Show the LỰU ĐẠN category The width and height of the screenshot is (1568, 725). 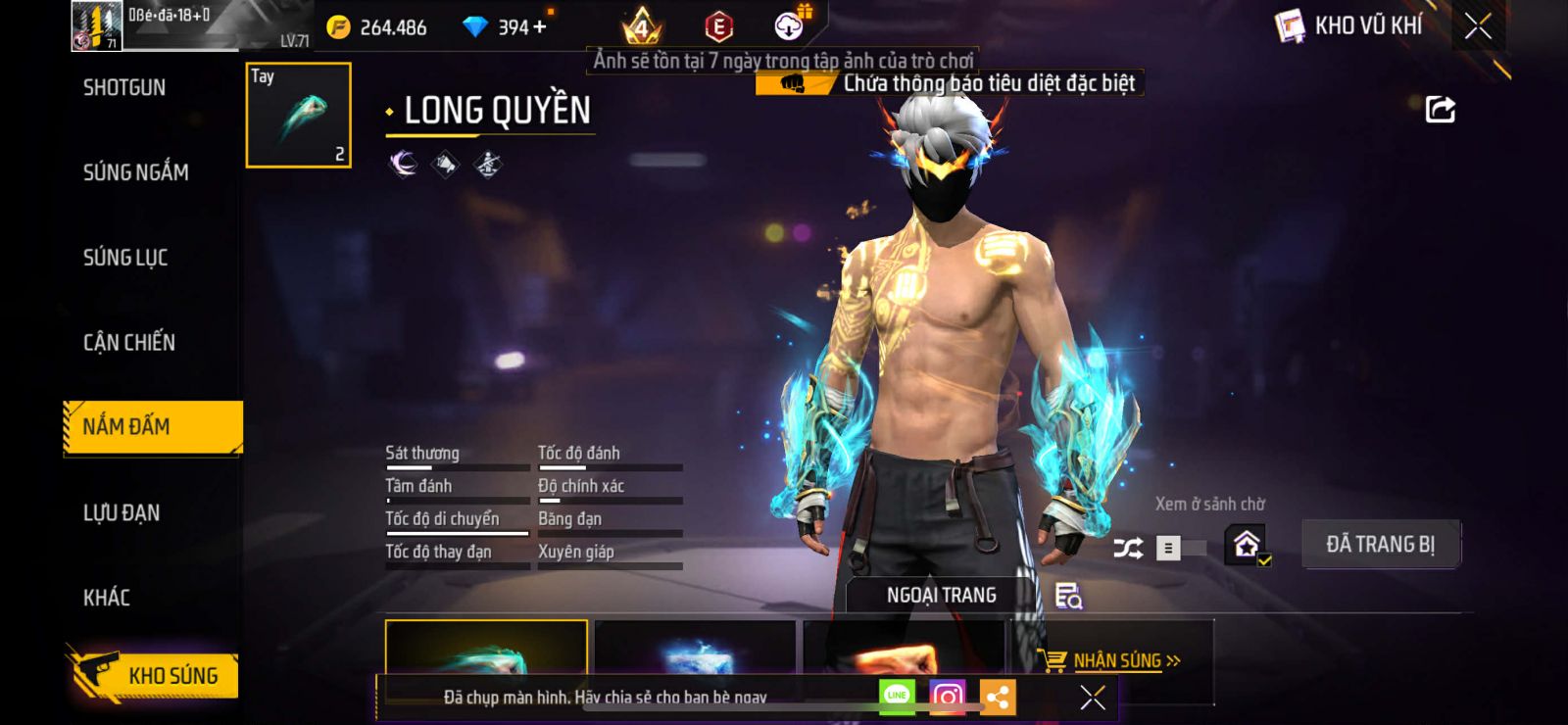coord(122,512)
